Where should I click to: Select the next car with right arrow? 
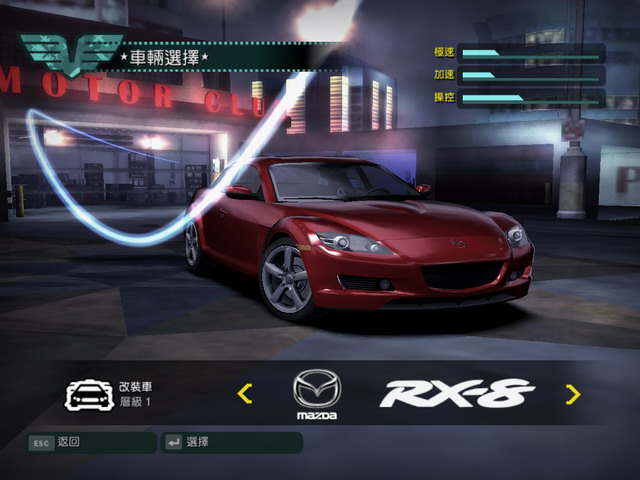pos(572,394)
